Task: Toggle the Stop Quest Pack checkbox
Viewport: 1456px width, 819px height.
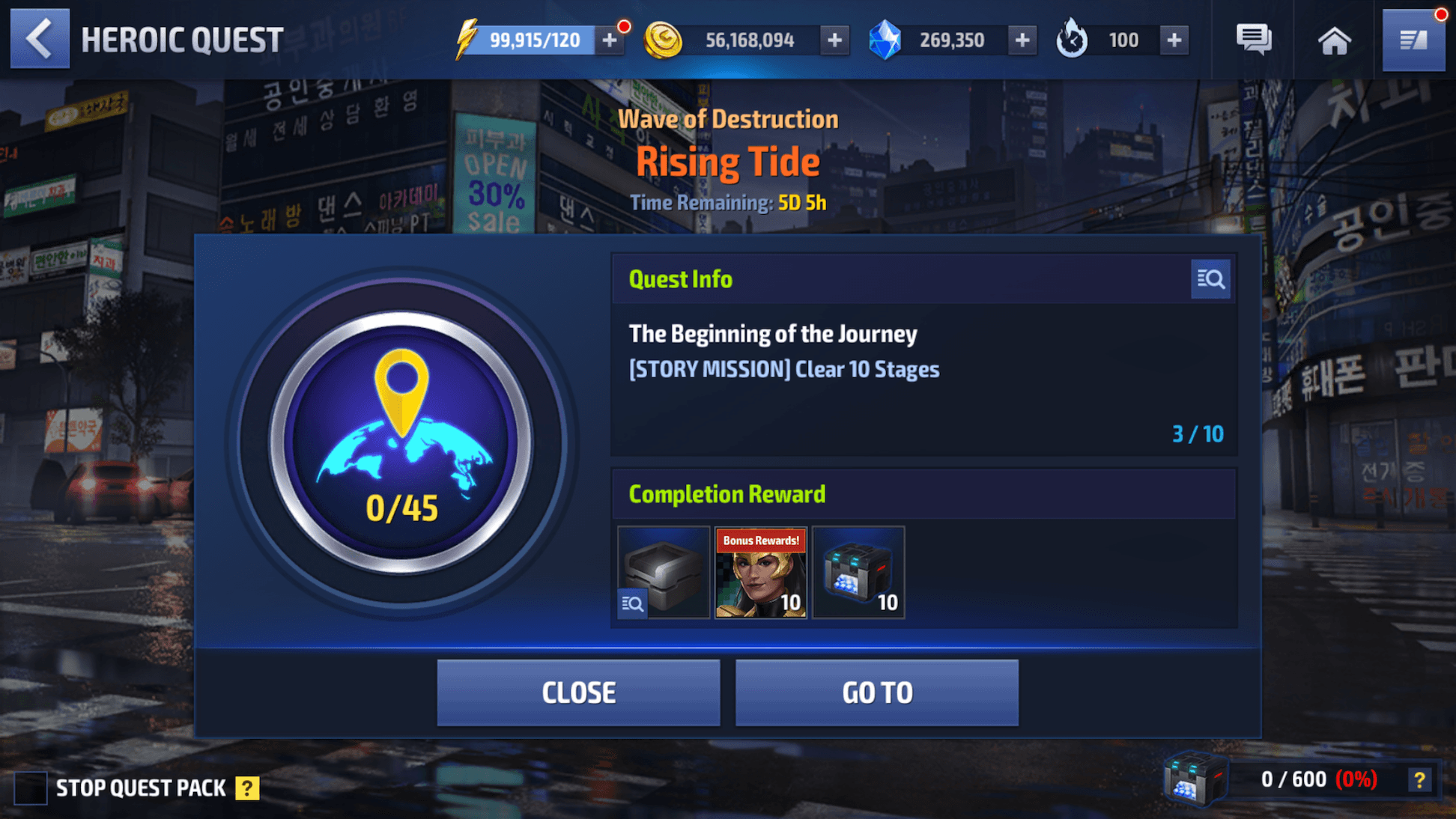Action: 31,788
